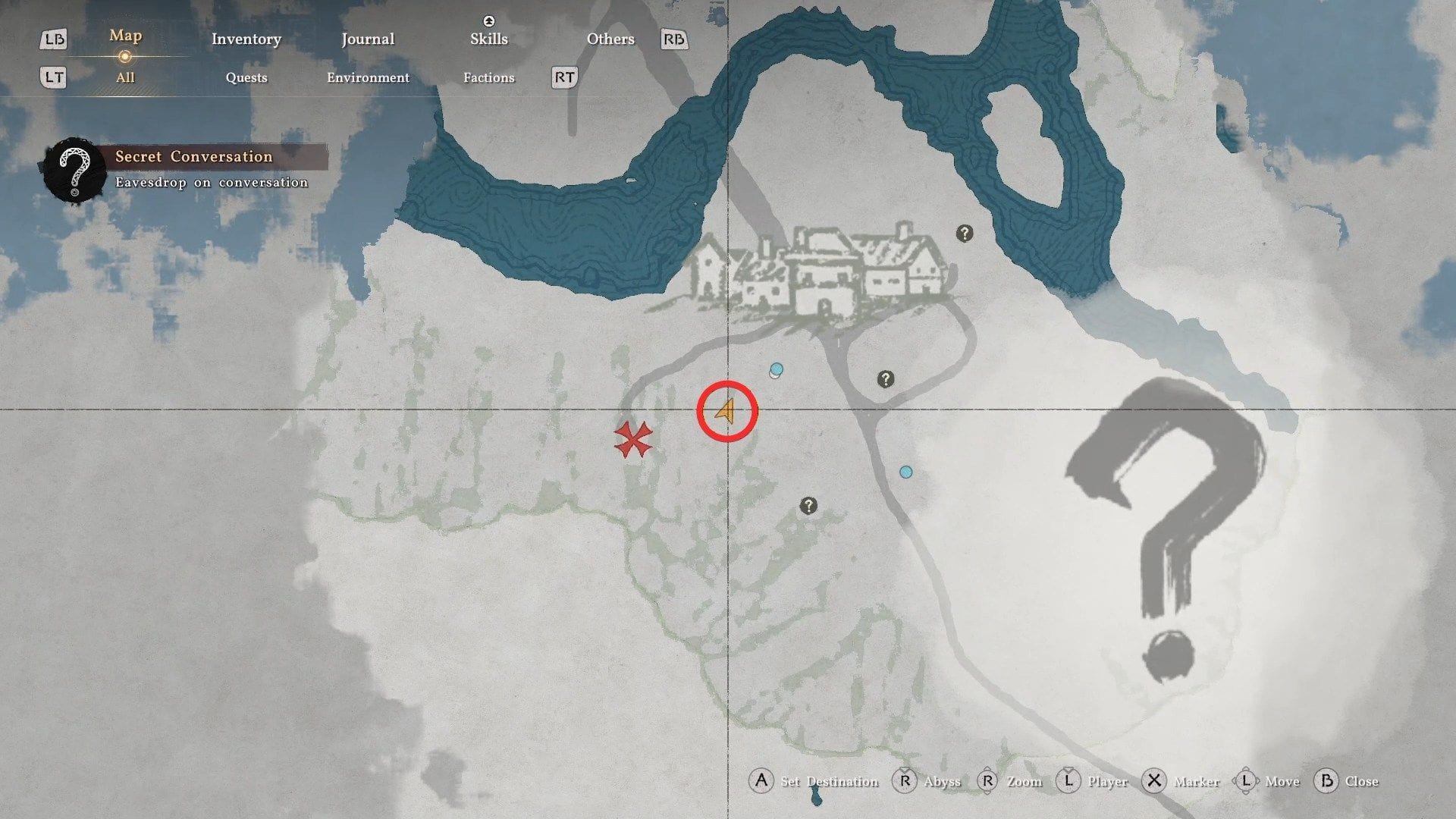
Task: Open the Journal tab
Action: (x=368, y=39)
